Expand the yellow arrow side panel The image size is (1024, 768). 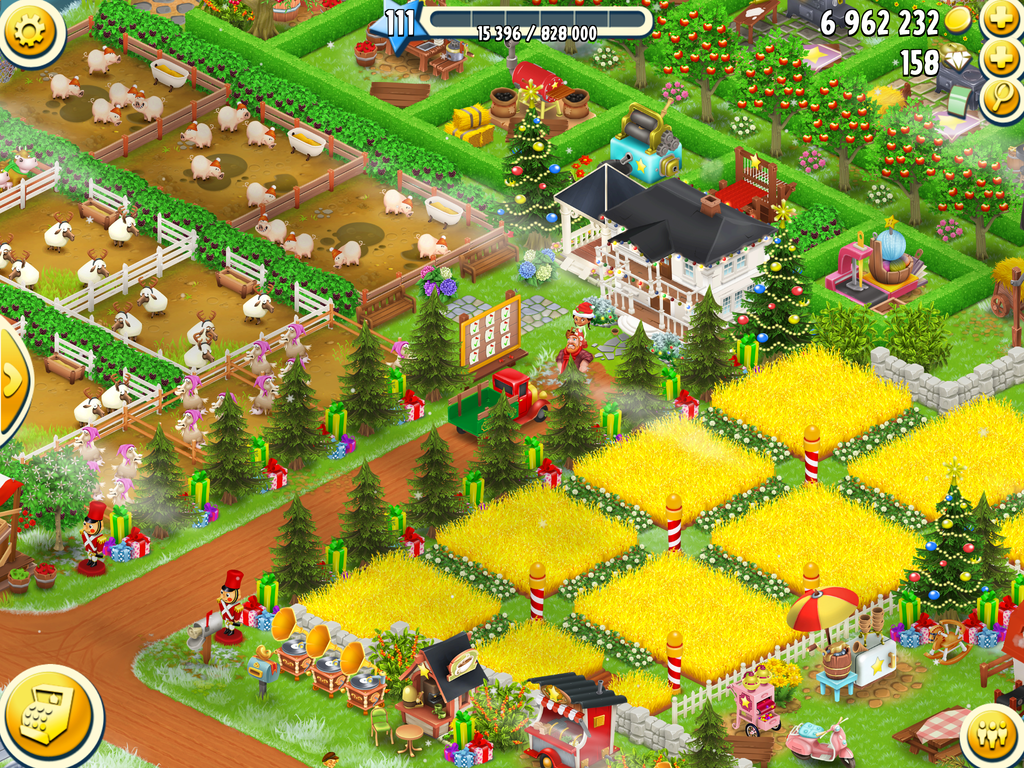pyautogui.click(x=12, y=380)
